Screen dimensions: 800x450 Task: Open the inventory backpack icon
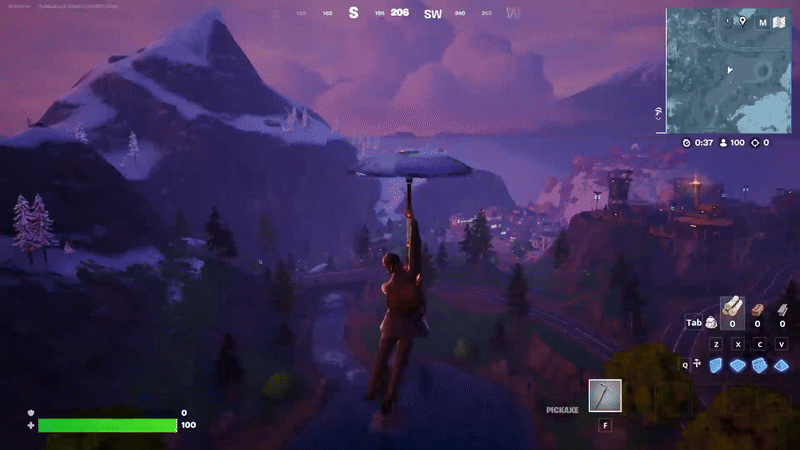pos(710,322)
